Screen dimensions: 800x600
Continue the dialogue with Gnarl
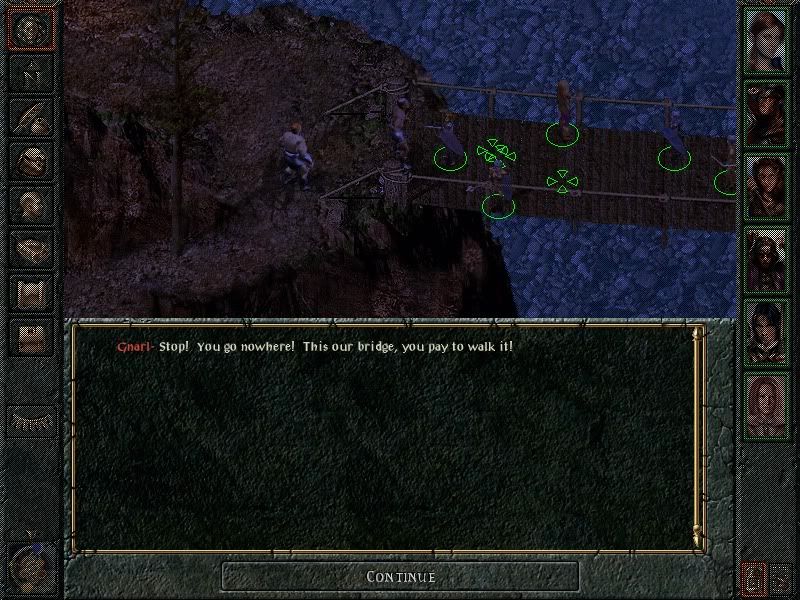400,576
